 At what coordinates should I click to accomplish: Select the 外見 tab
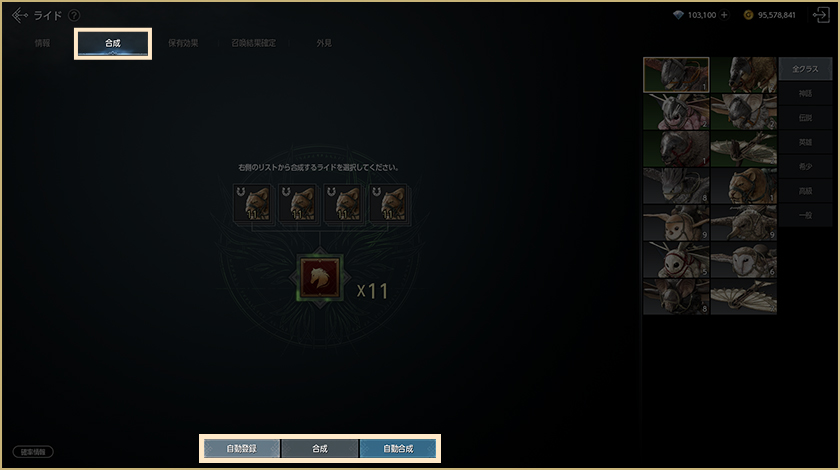(324, 44)
